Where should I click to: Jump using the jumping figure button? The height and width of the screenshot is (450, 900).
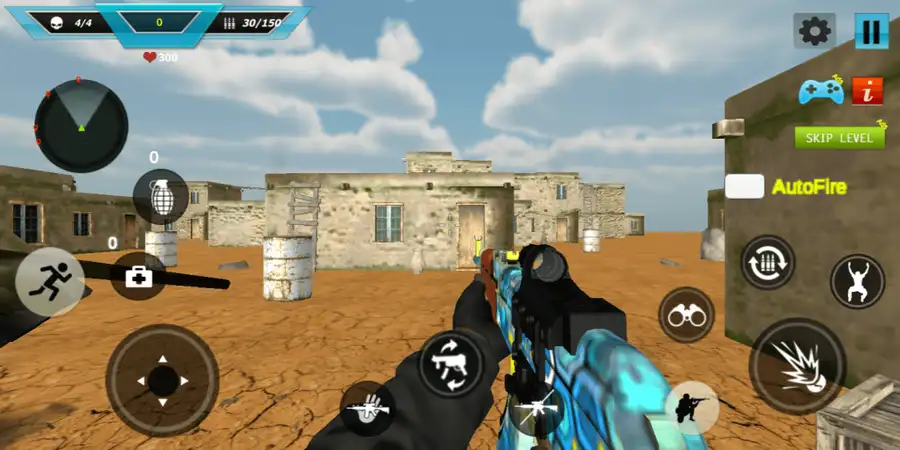(x=857, y=281)
